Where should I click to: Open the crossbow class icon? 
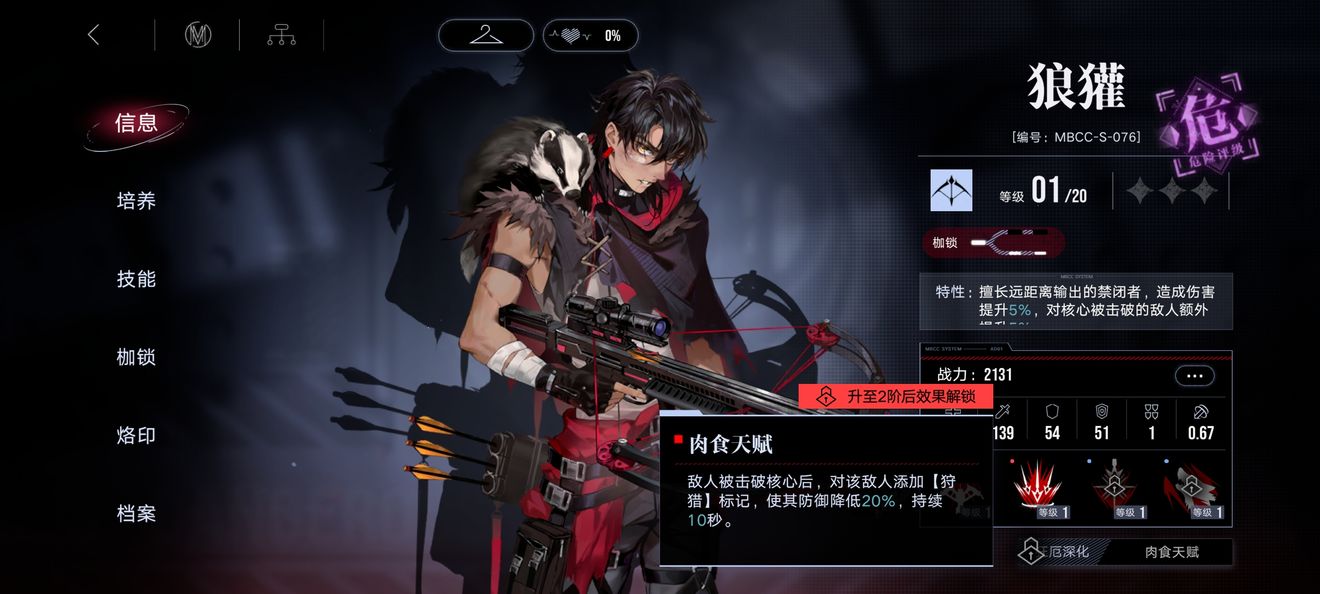click(x=951, y=190)
